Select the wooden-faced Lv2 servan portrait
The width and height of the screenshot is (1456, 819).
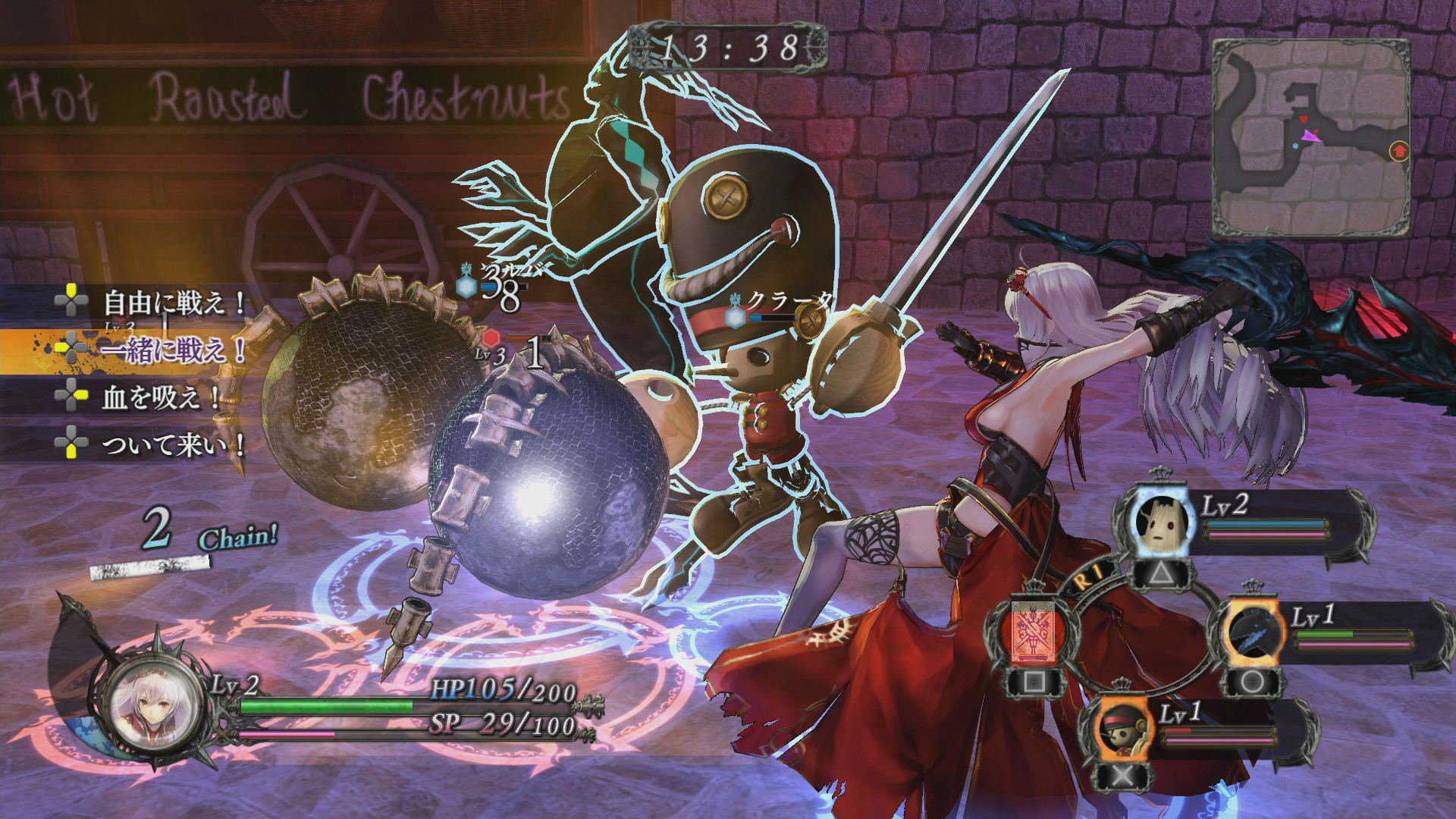1159,520
